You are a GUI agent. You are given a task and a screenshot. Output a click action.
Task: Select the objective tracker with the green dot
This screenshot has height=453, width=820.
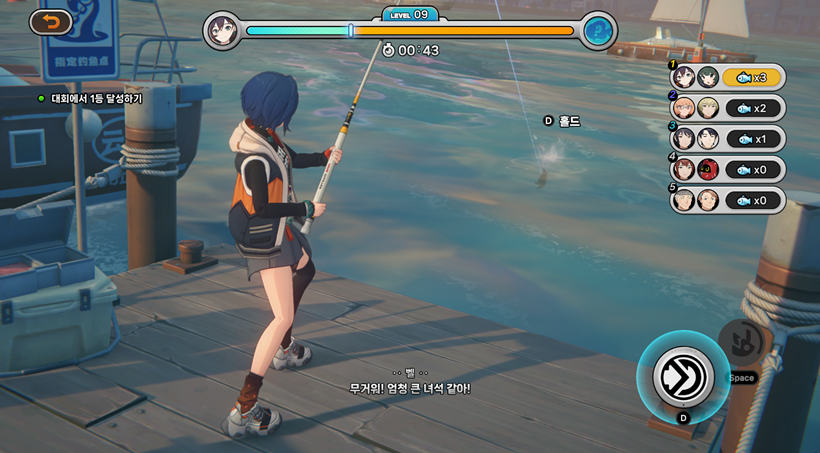tap(90, 99)
